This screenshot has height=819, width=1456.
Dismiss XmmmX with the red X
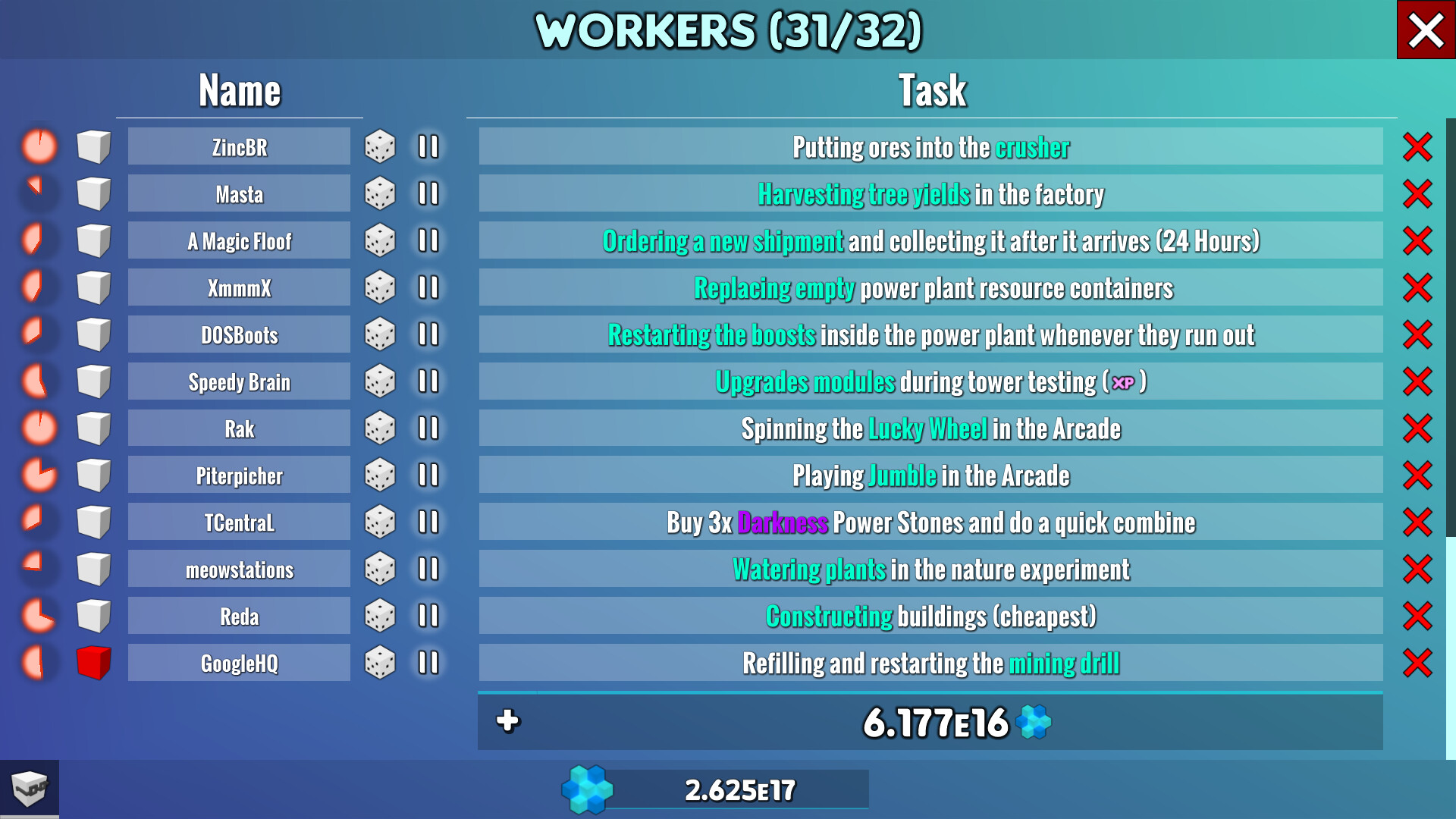1415,287
